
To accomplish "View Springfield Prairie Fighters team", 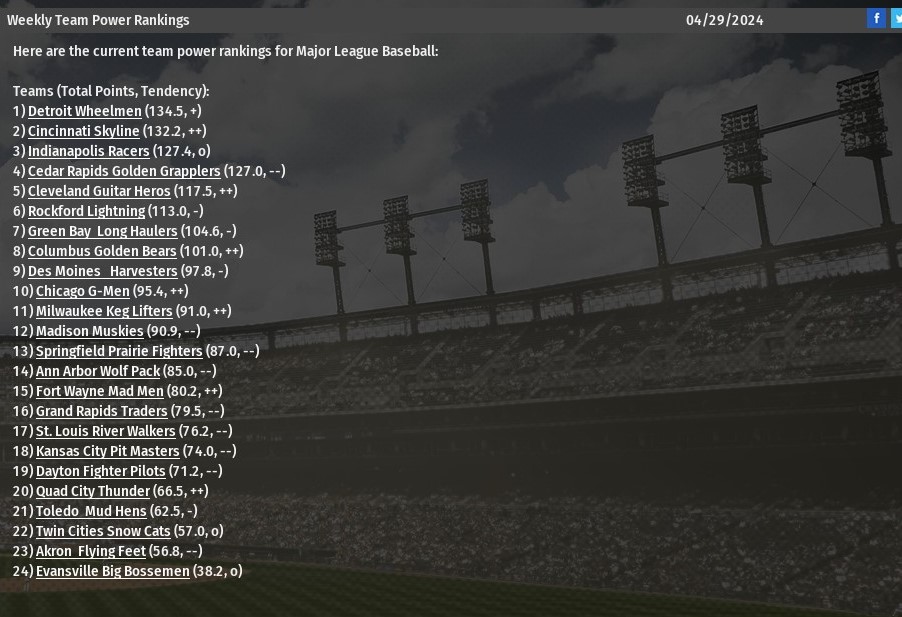I will pyautogui.click(x=119, y=351).
